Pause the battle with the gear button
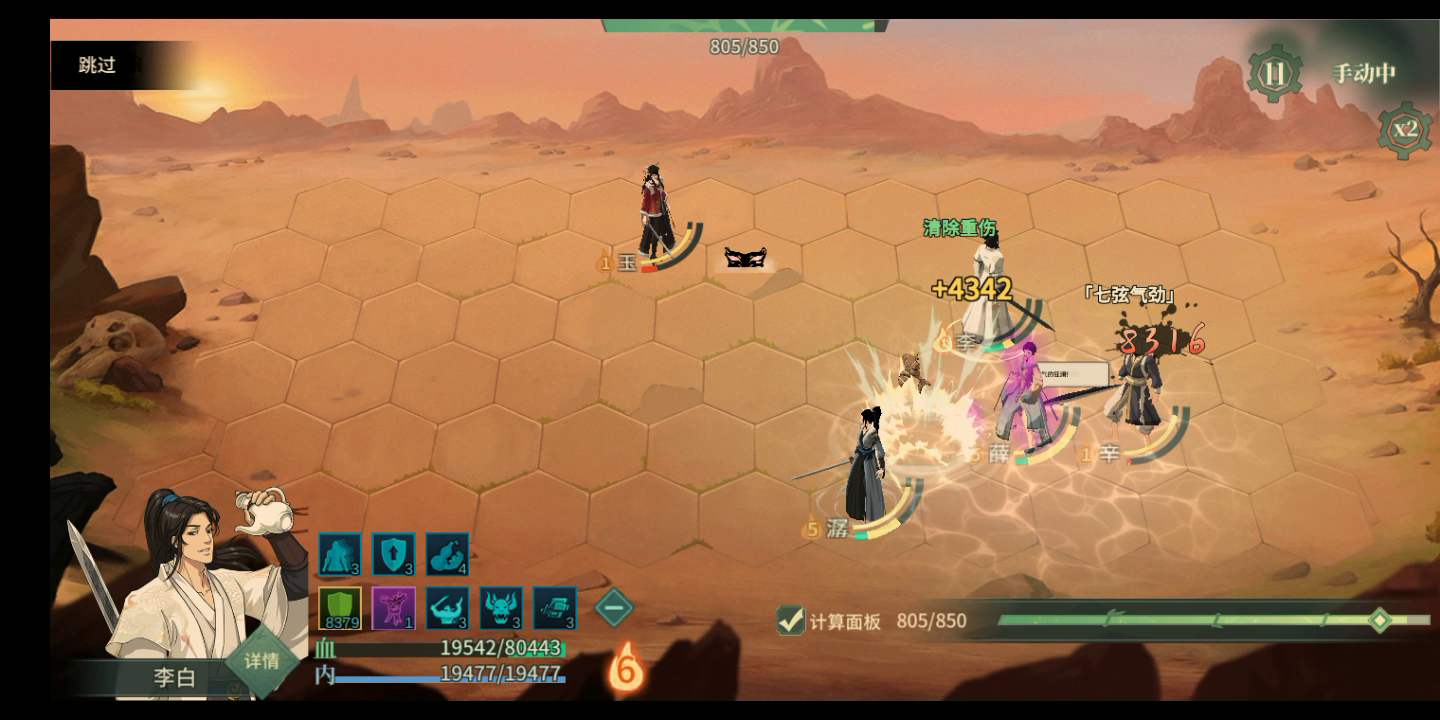 coord(1274,74)
